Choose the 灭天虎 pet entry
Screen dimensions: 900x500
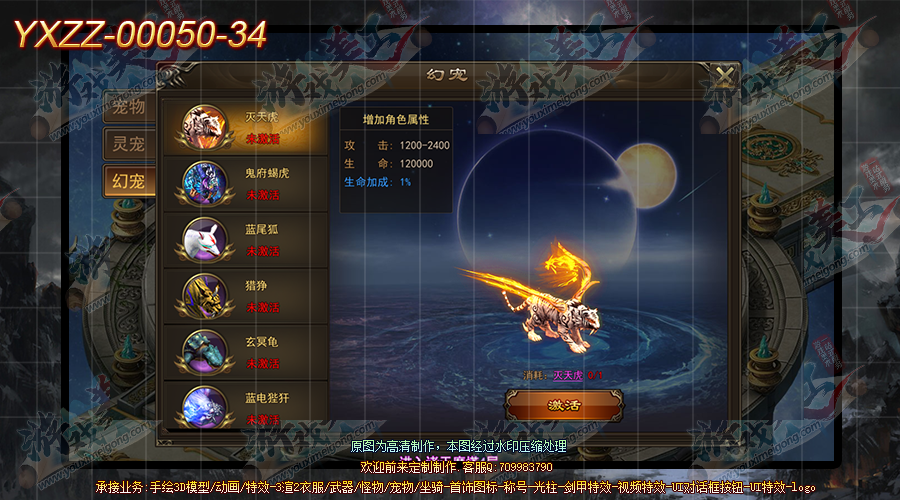[x=244, y=127]
